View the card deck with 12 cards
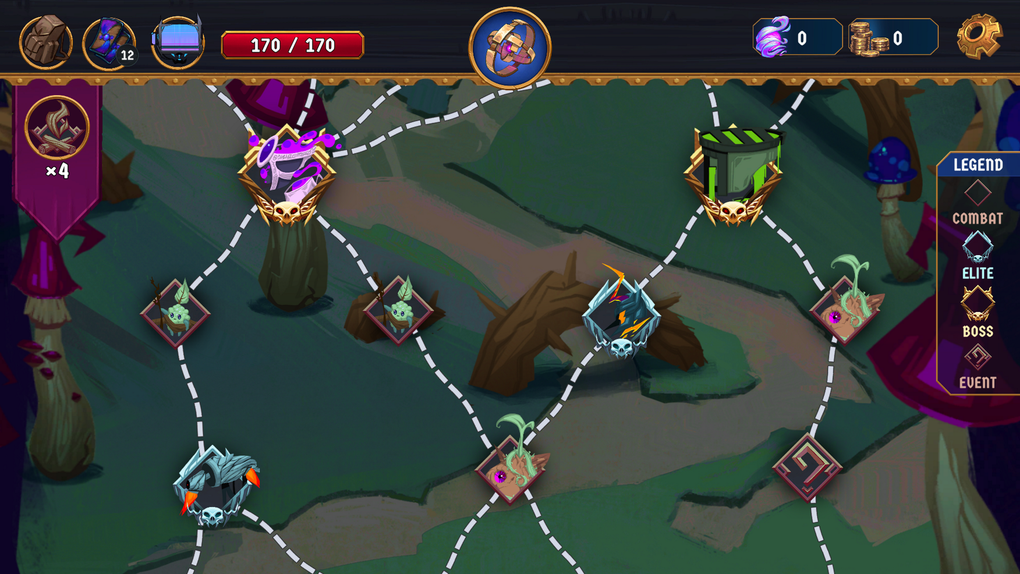 [x=108, y=43]
